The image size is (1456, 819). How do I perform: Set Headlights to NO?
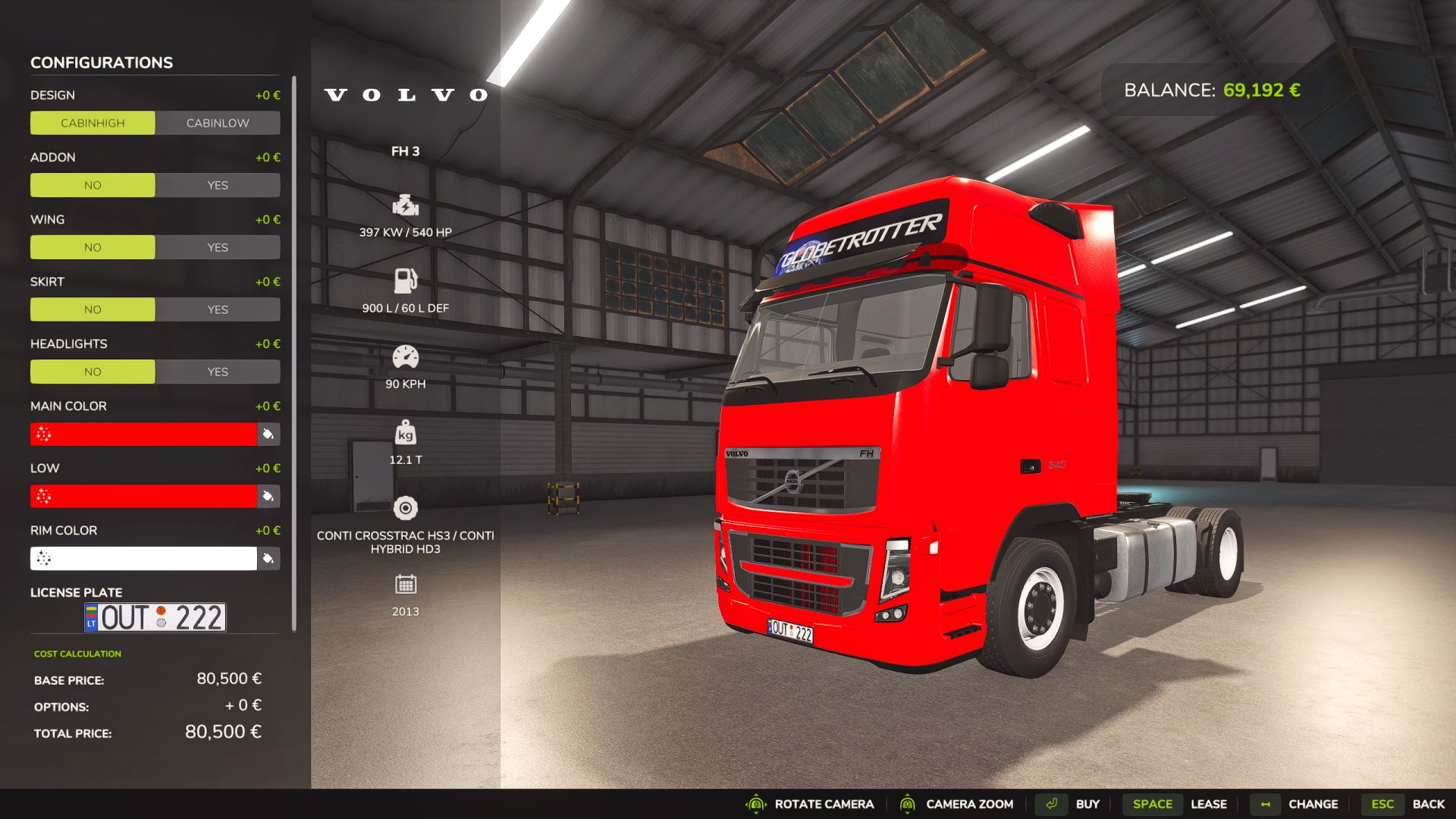(x=93, y=372)
